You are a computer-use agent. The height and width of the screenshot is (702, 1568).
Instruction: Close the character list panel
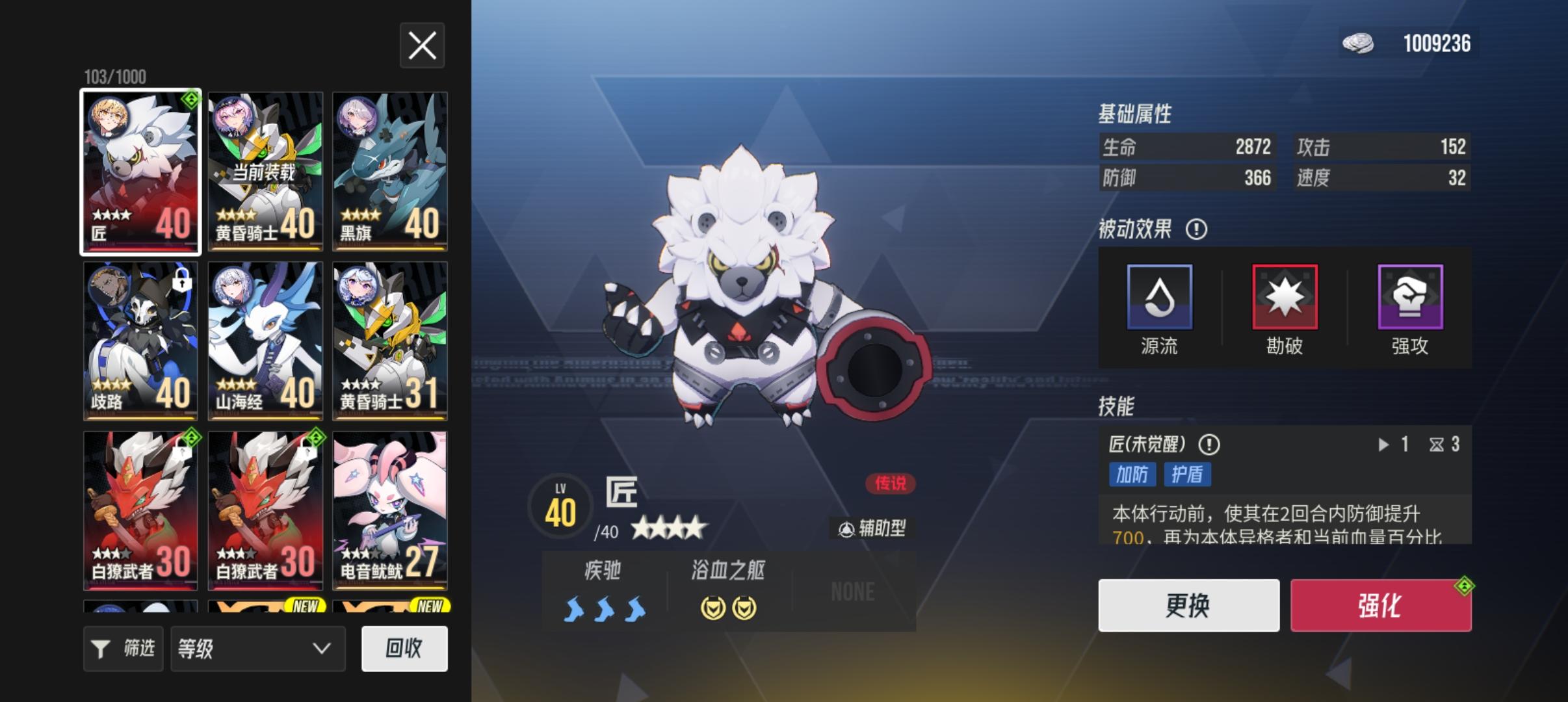422,45
